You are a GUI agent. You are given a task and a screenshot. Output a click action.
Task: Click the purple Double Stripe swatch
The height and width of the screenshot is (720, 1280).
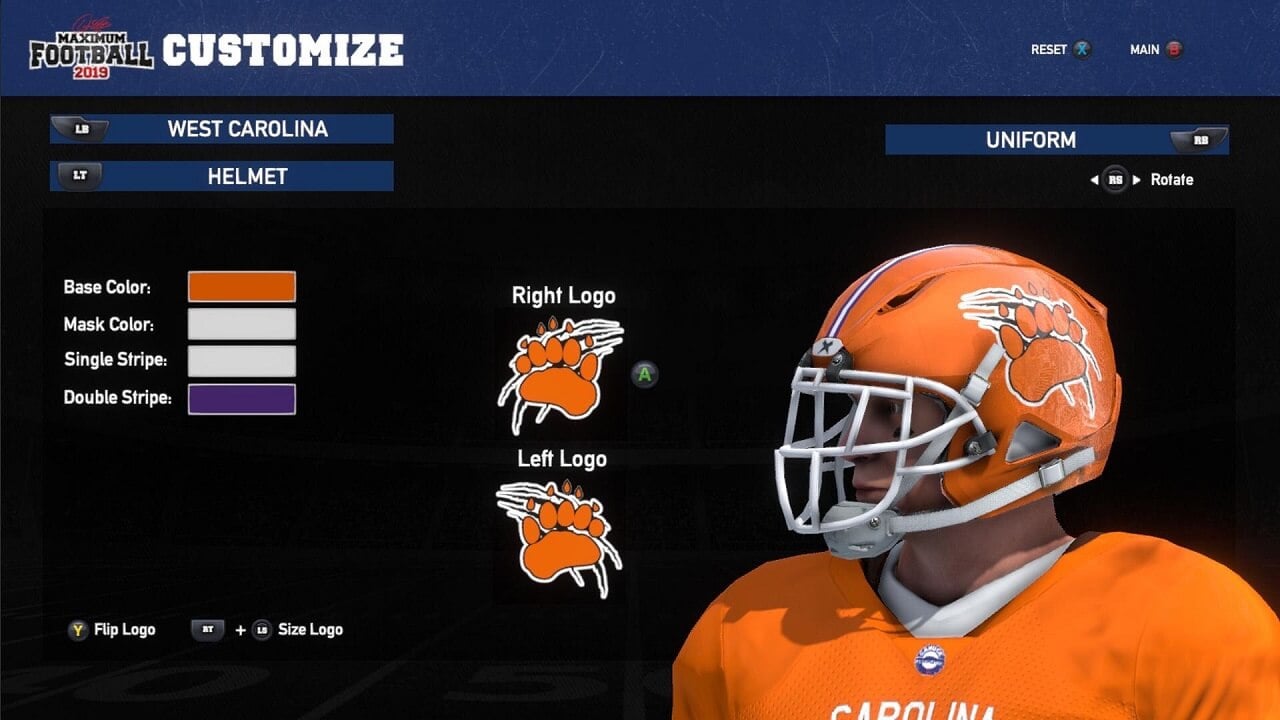click(242, 398)
